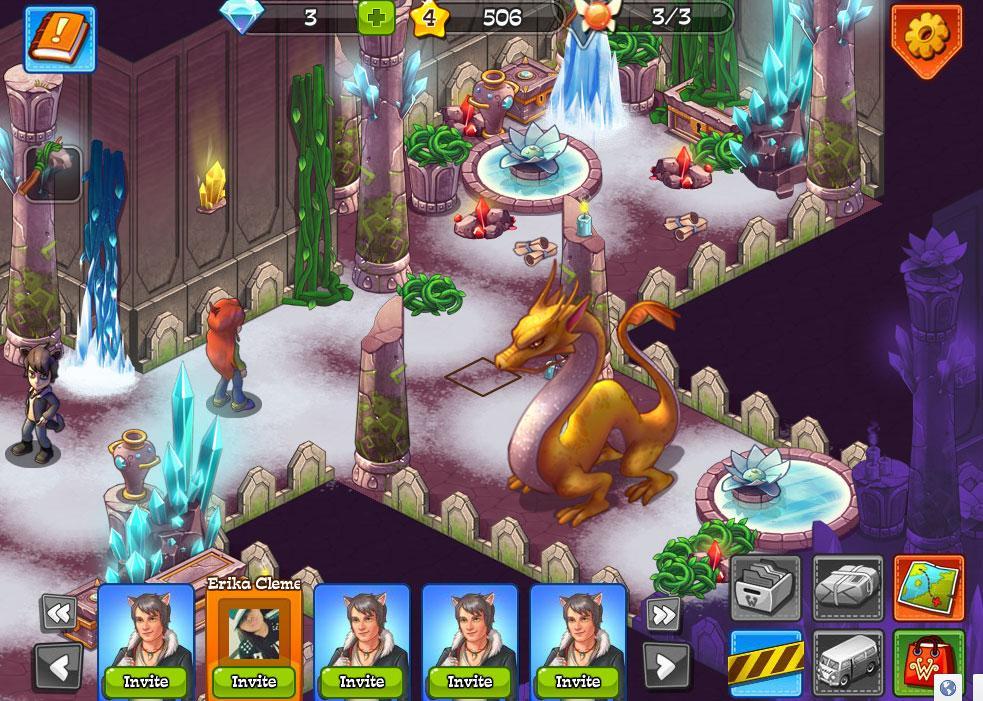This screenshot has width=983, height=701.
Task: Open the orange quest book
Action: 60,39
